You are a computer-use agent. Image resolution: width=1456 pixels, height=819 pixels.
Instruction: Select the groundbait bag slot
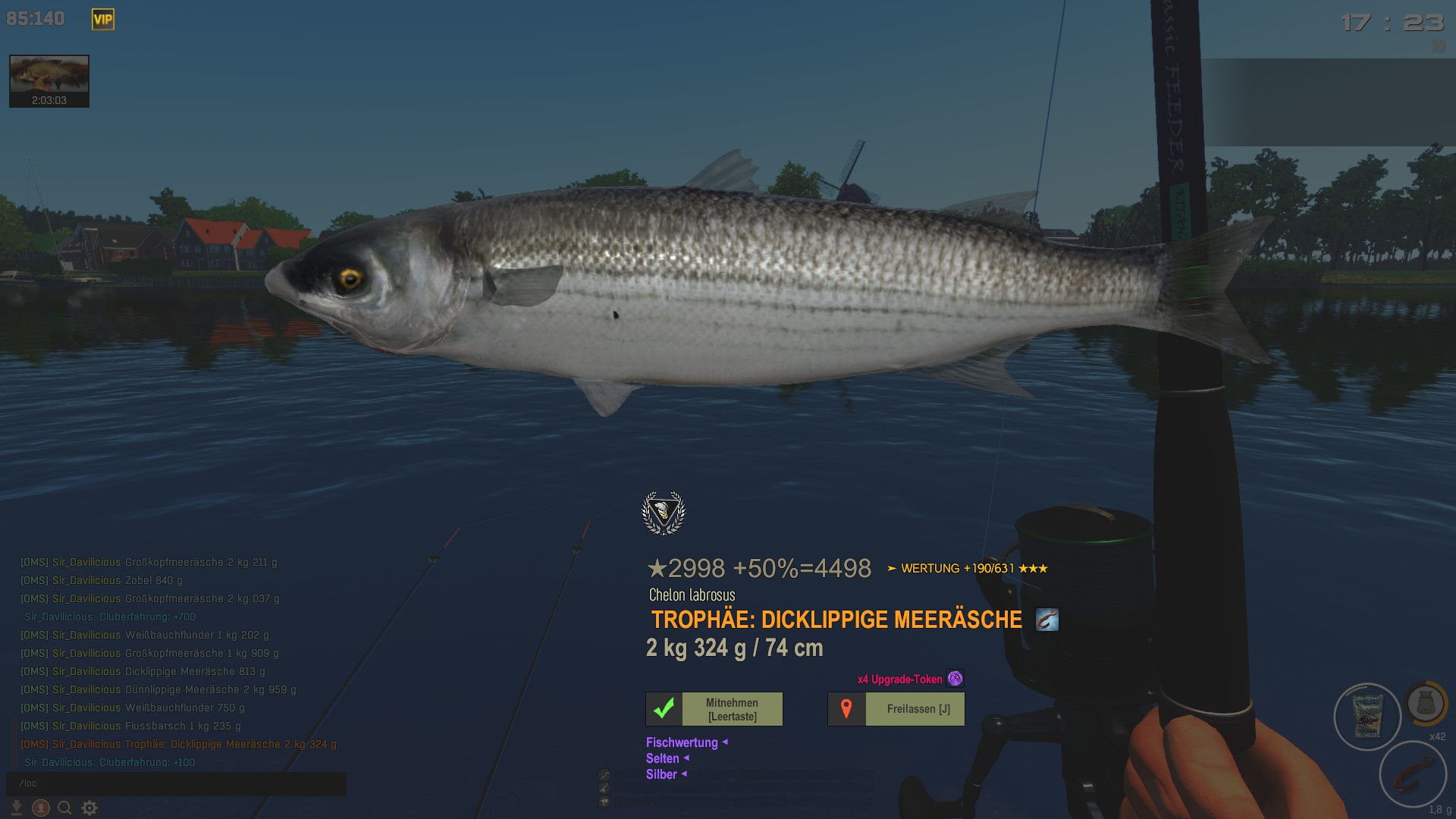coord(1367,717)
